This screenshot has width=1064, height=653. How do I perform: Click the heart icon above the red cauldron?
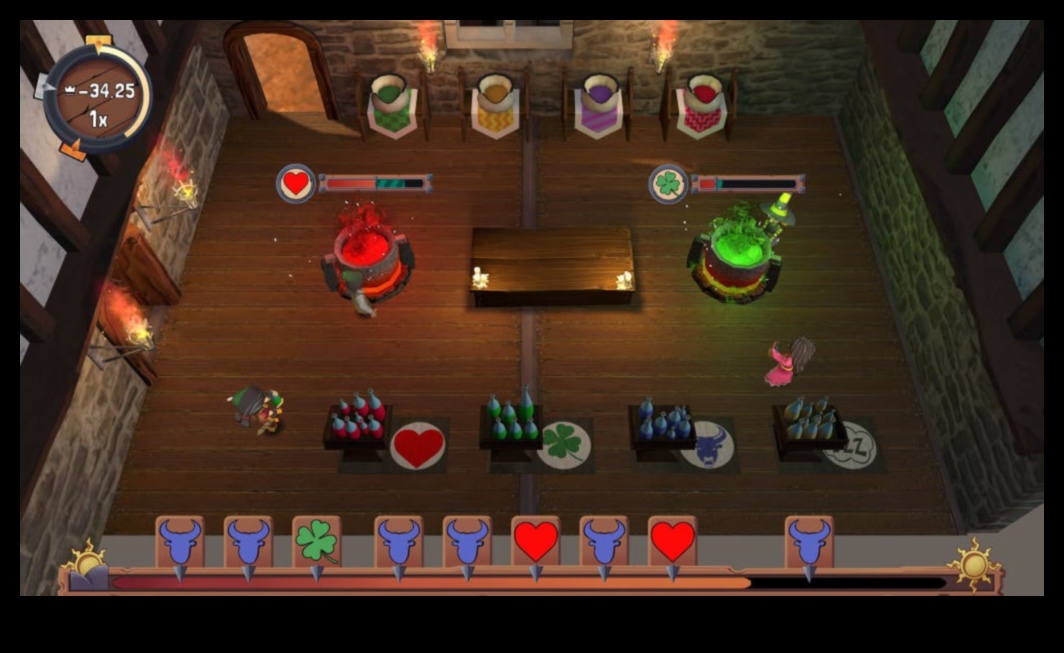pos(296,184)
